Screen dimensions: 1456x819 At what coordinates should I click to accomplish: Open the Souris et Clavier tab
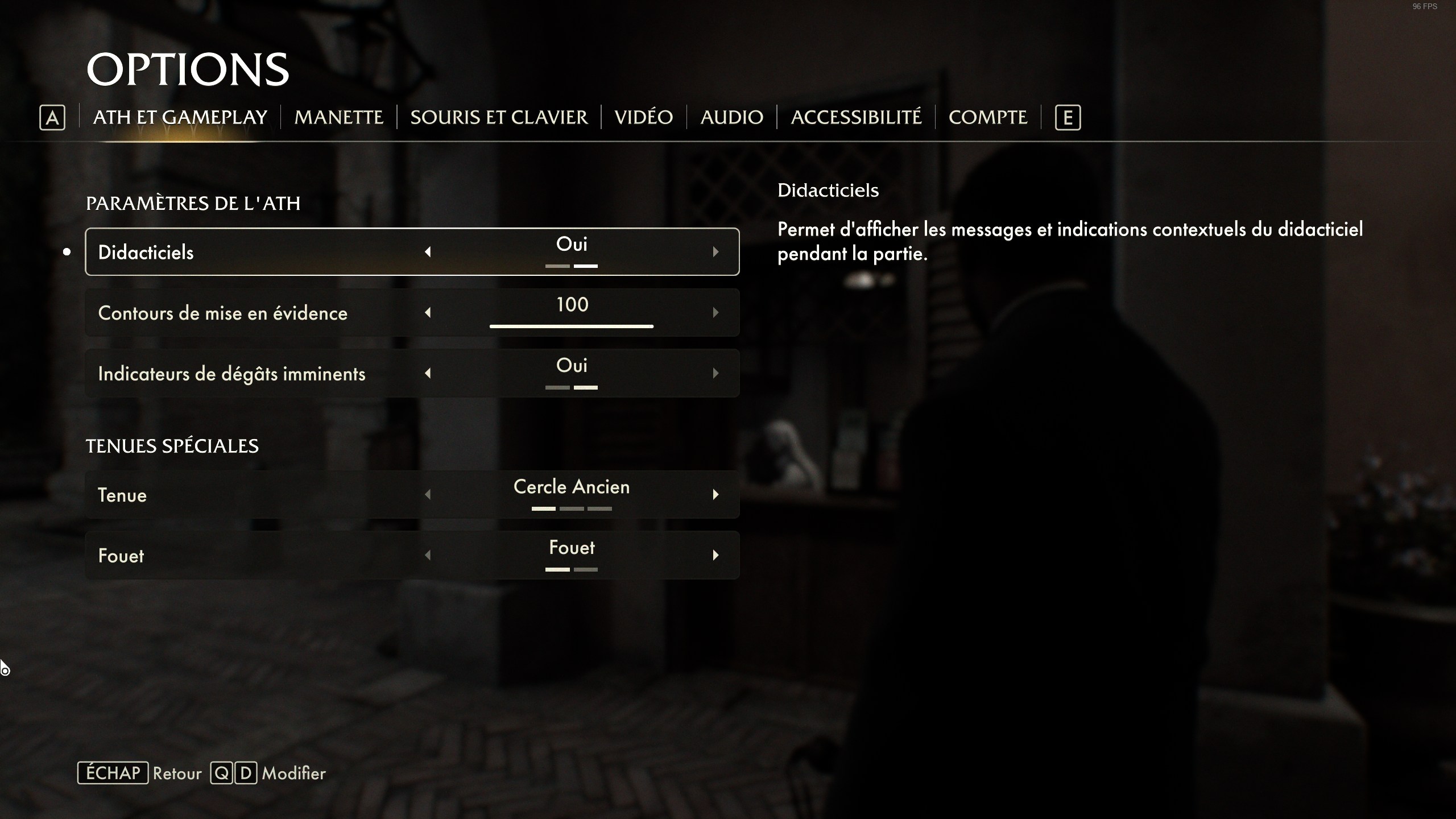point(499,117)
